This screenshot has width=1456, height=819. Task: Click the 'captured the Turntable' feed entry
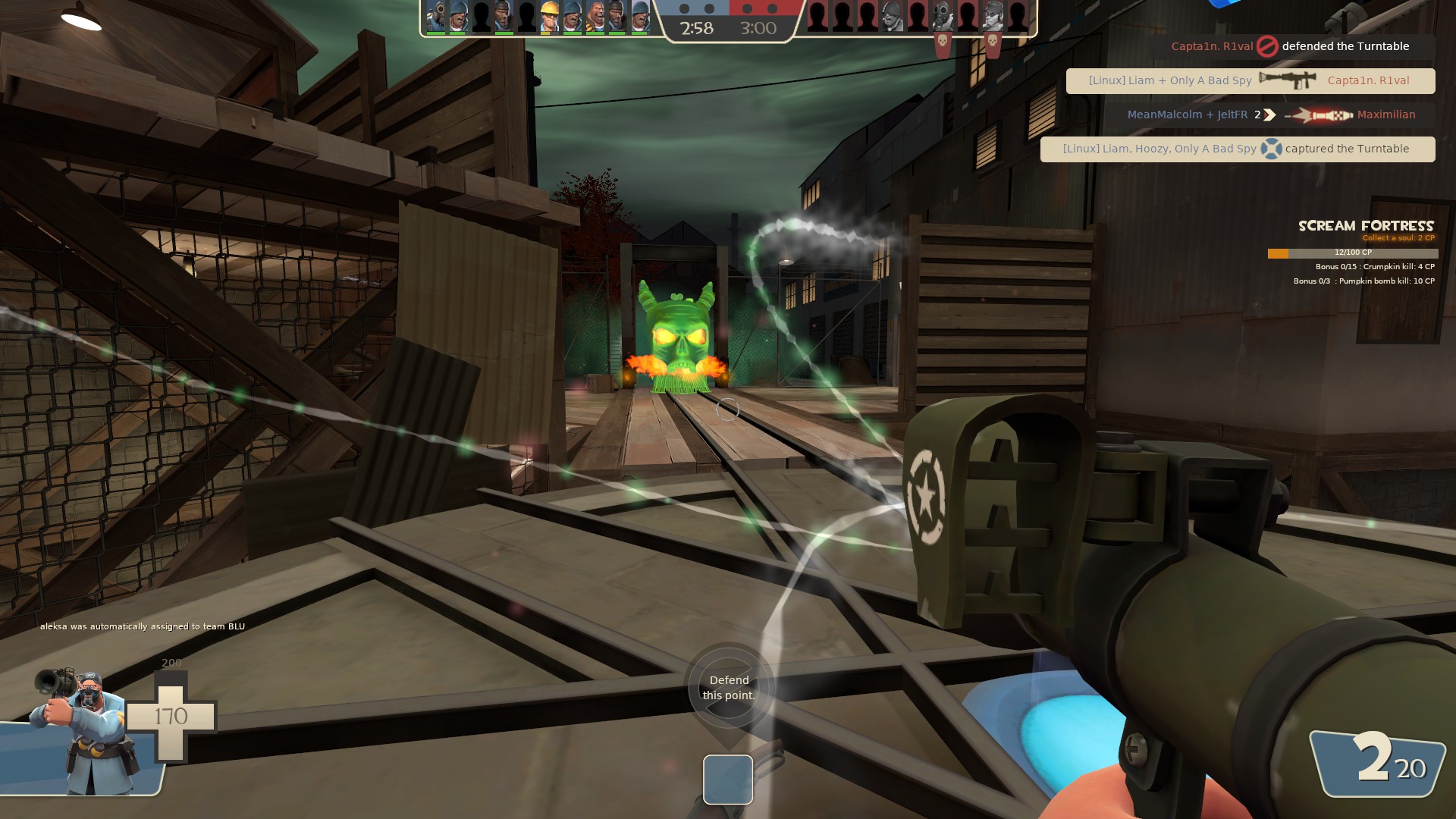point(1237,149)
